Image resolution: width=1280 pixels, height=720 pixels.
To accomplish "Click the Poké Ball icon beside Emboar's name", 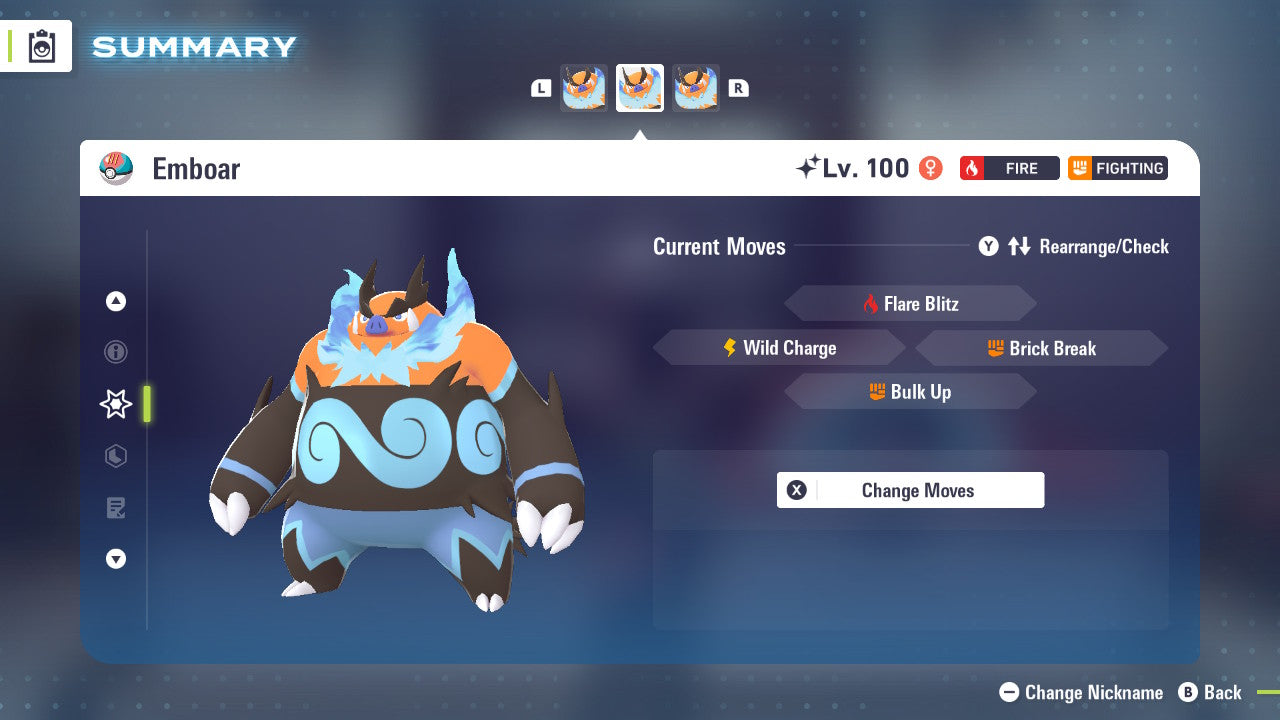I will pyautogui.click(x=117, y=168).
